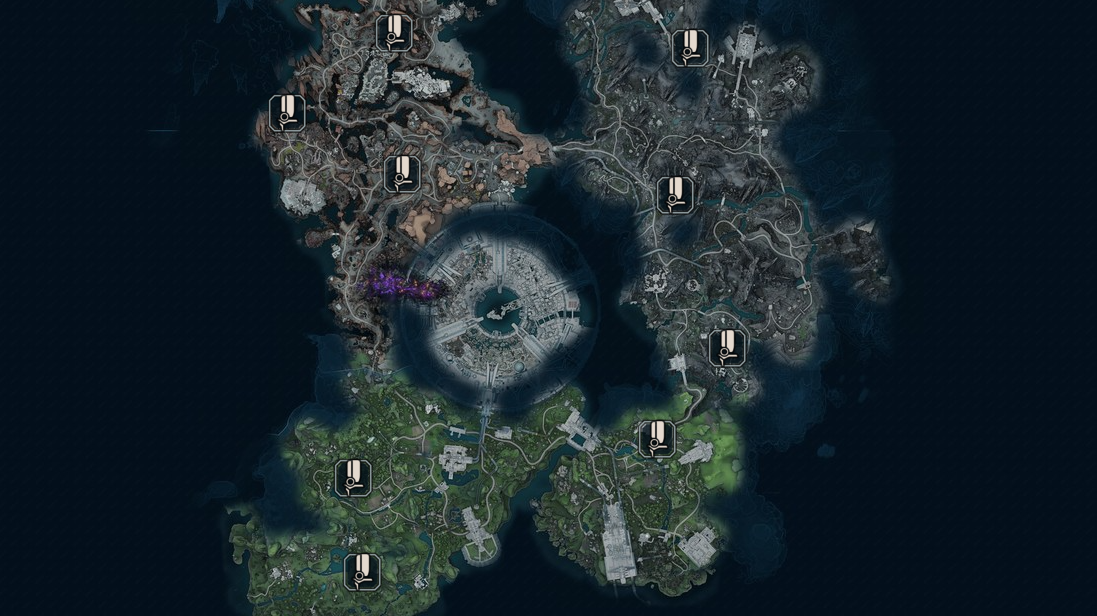Open the northernmost tower marker on the gray landmass
The height and width of the screenshot is (616, 1097).
pos(687,47)
